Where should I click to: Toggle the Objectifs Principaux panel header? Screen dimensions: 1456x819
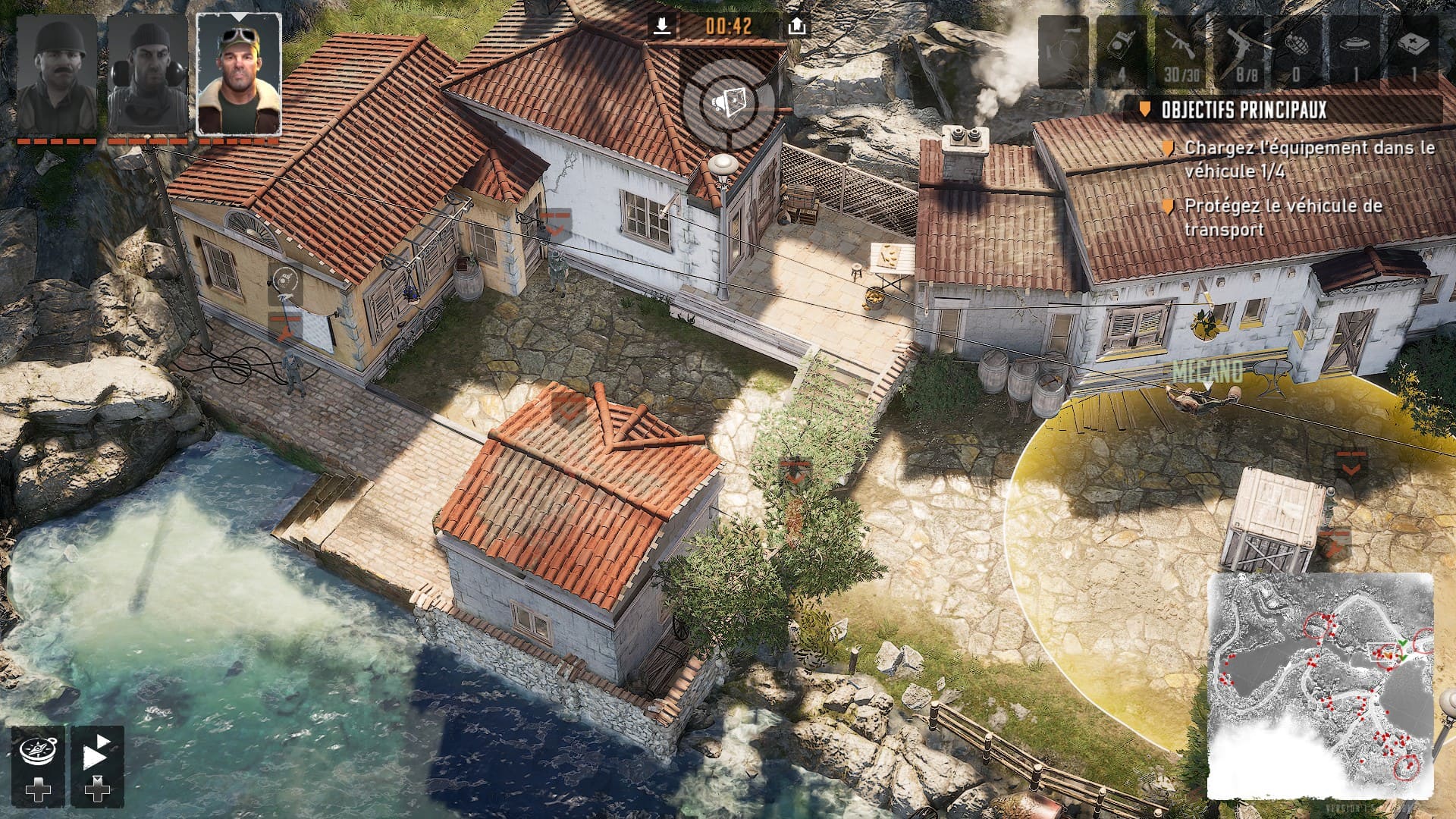(x=1282, y=110)
